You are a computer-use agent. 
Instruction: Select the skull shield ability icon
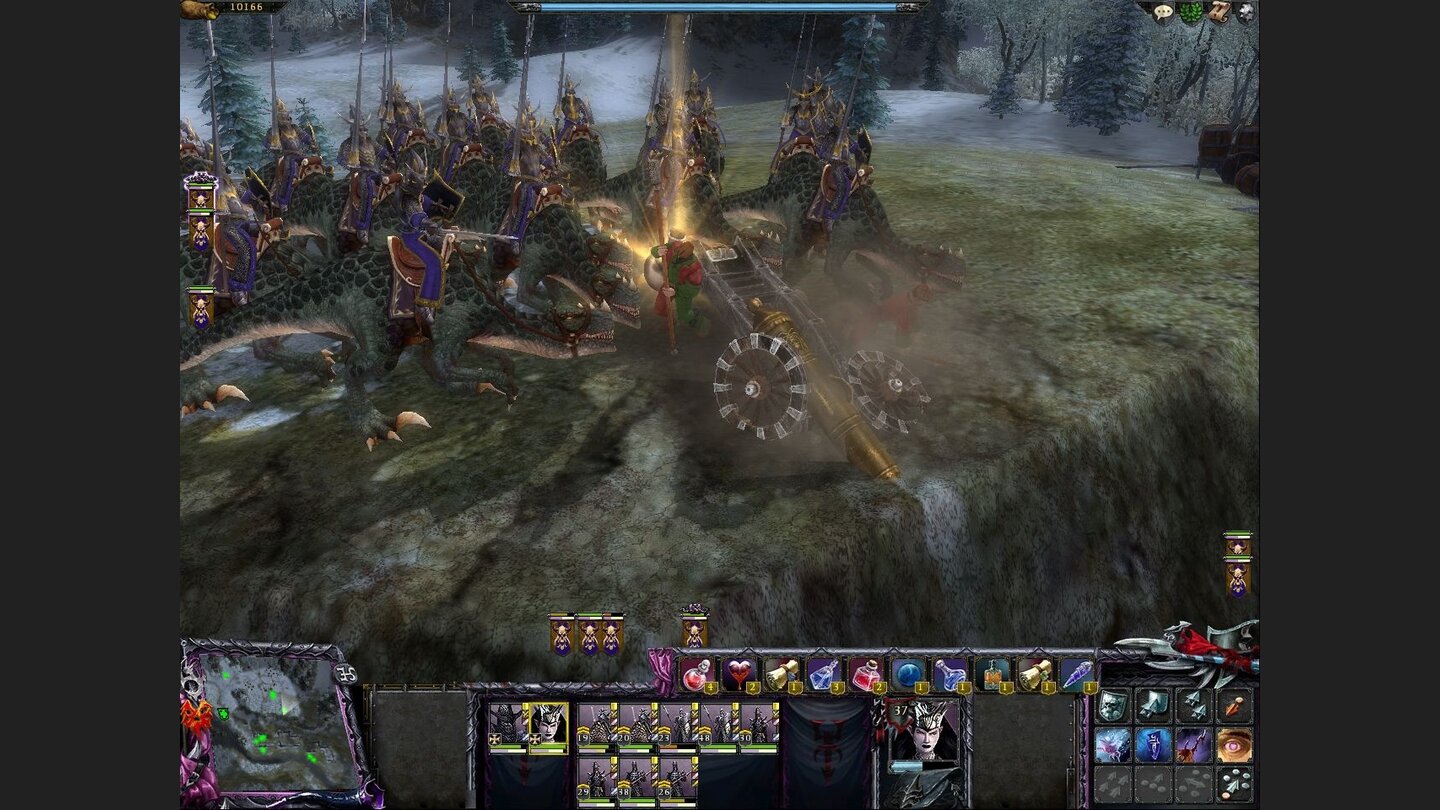pyautogui.click(x=1112, y=705)
